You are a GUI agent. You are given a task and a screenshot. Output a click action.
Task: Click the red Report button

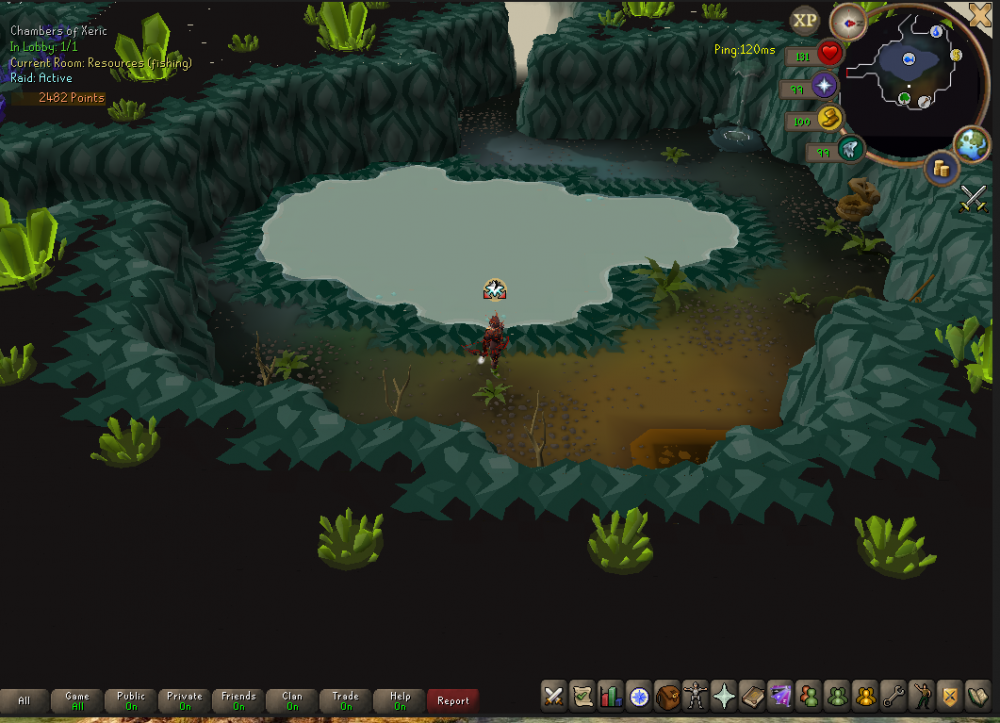[x=453, y=700]
